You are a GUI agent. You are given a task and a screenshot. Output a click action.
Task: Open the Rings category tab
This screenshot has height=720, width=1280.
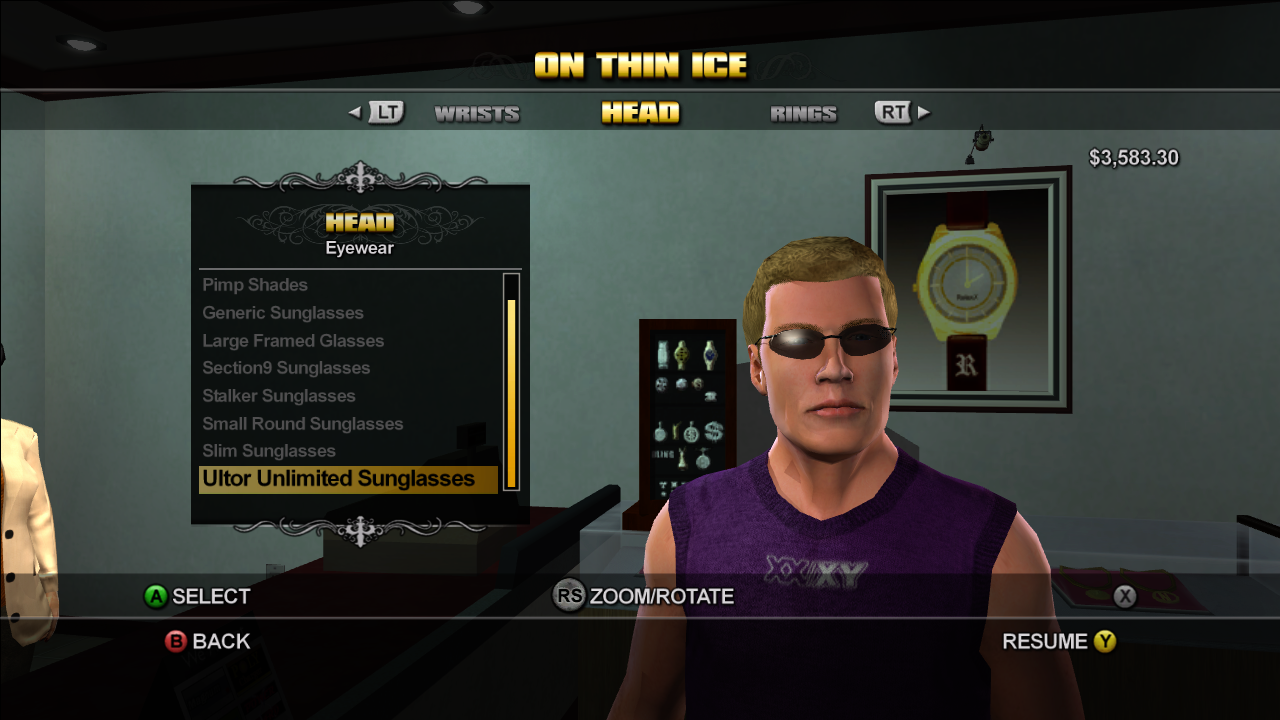803,114
